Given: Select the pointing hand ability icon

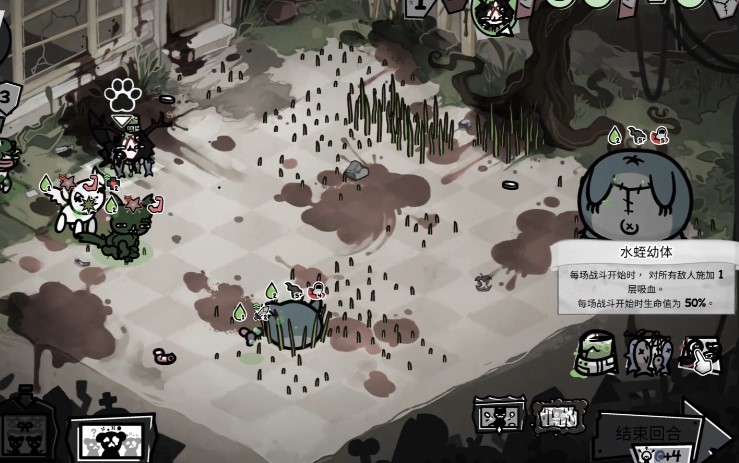Looking at the screenshot, I should click(x=700, y=354).
